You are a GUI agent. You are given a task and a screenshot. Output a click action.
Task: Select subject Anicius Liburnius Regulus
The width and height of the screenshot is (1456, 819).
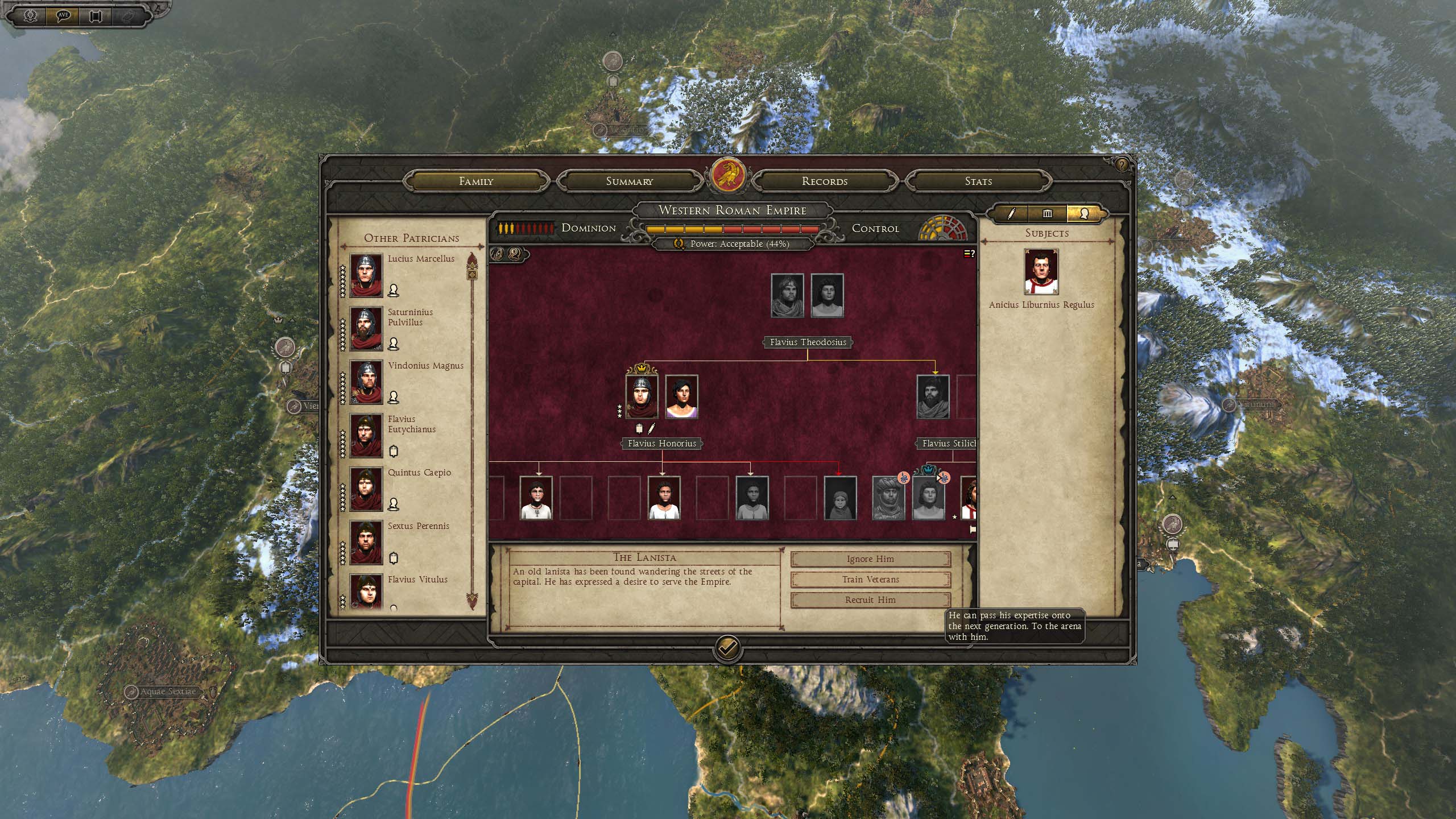coord(1041,271)
